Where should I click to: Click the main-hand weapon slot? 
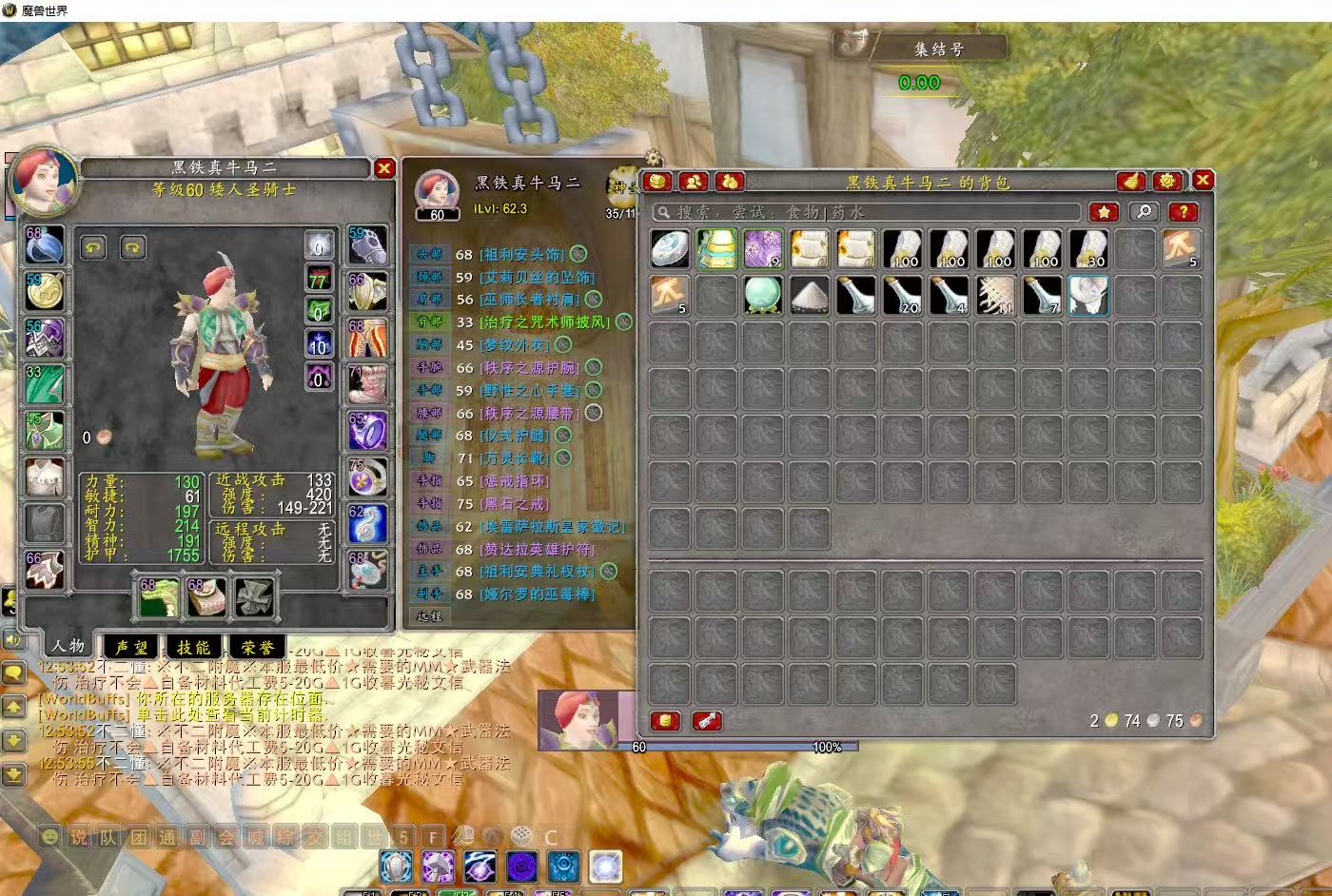pos(159,597)
